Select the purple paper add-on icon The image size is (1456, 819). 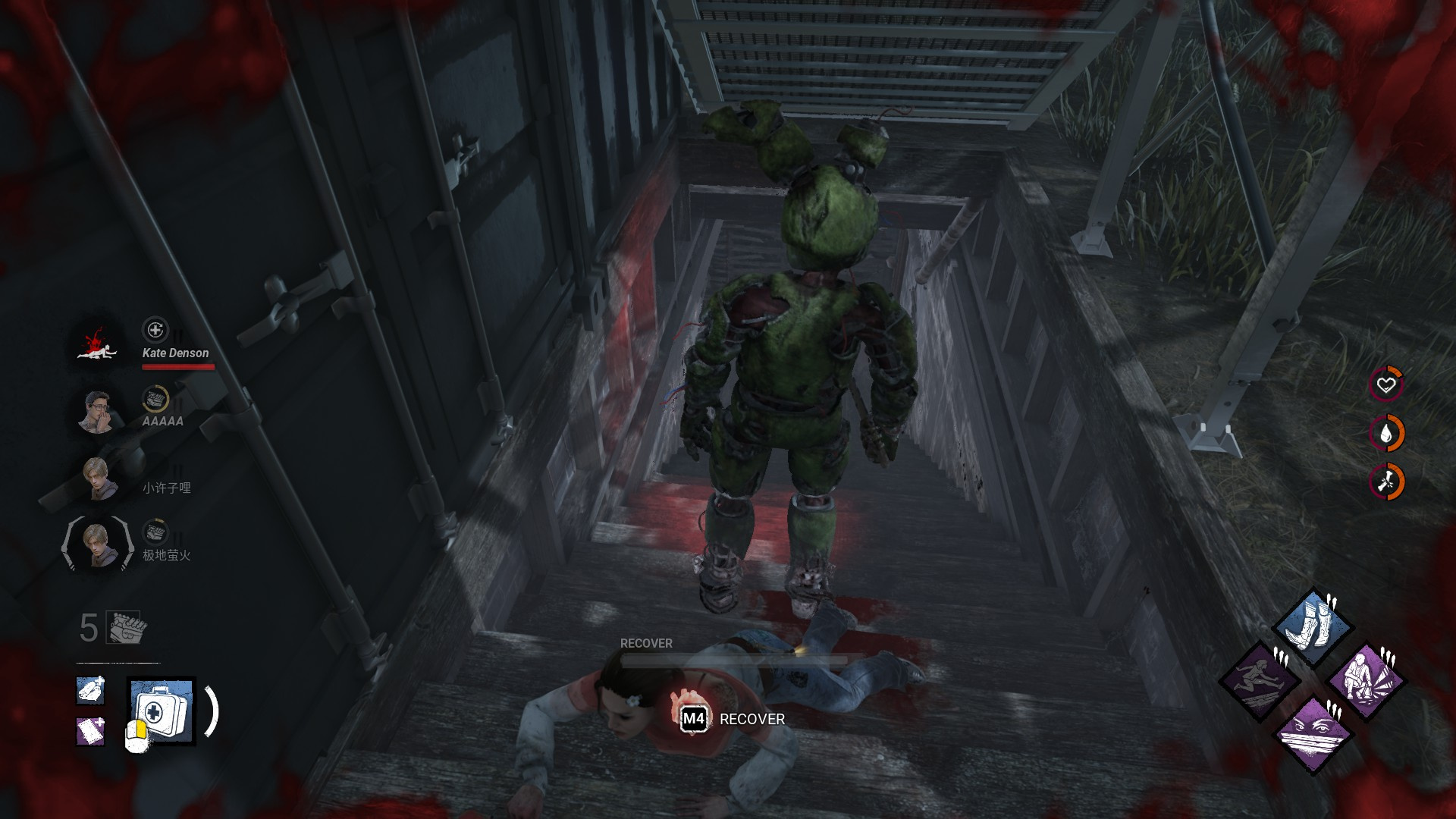[x=91, y=731]
